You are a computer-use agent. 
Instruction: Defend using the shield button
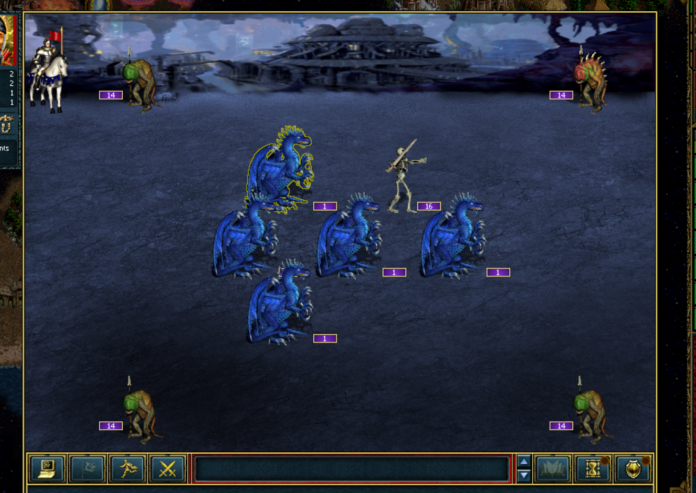pyautogui.click(x=632, y=468)
